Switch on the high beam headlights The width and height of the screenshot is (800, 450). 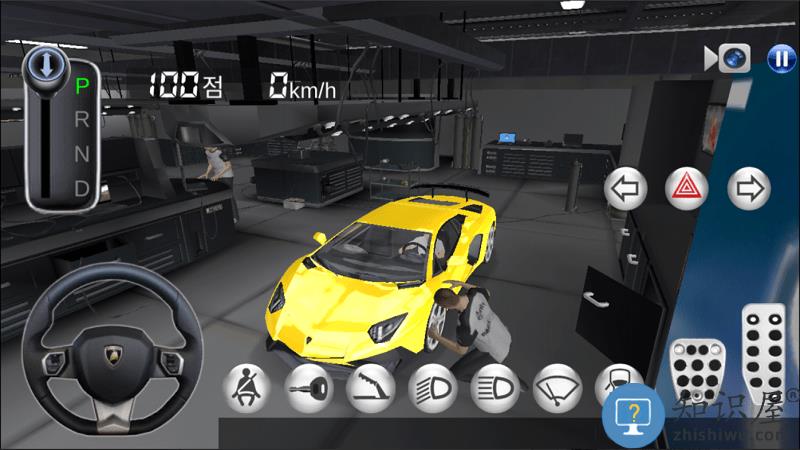tap(495, 388)
